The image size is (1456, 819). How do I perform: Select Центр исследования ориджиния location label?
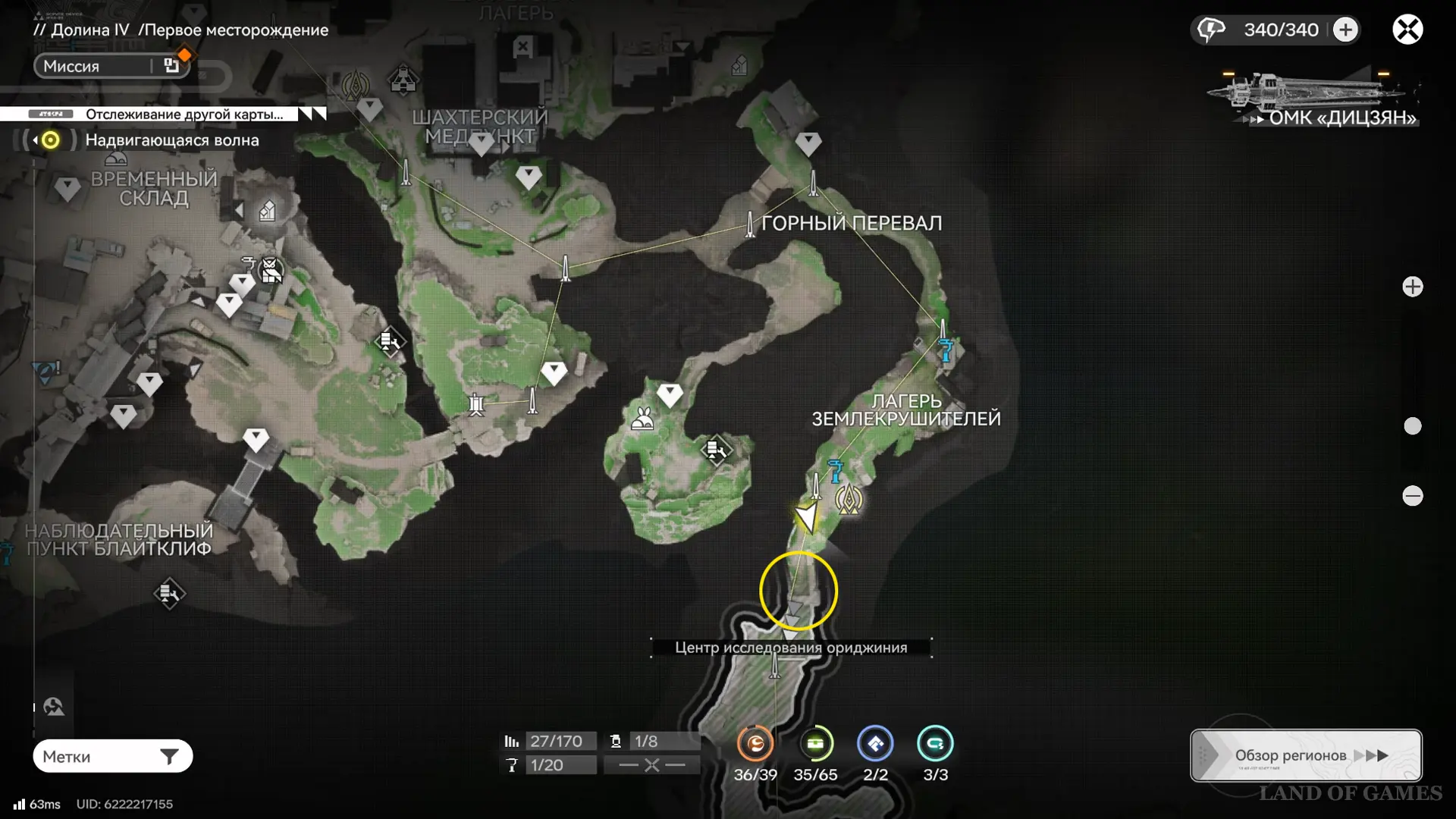(790, 648)
